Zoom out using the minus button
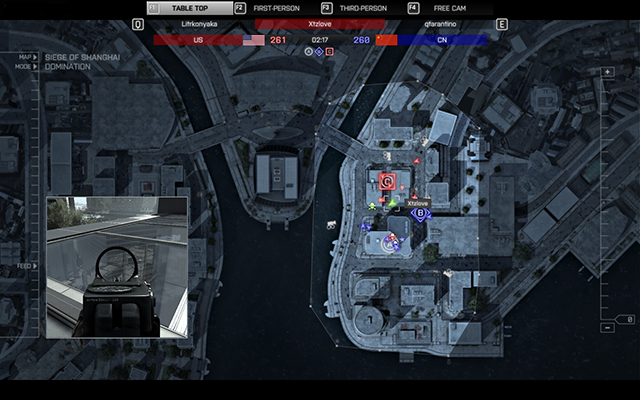 [607, 327]
